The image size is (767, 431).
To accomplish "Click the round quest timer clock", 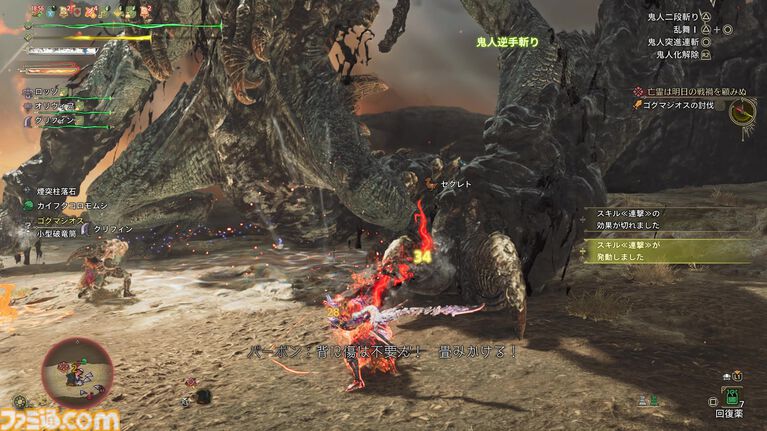I will (742, 111).
